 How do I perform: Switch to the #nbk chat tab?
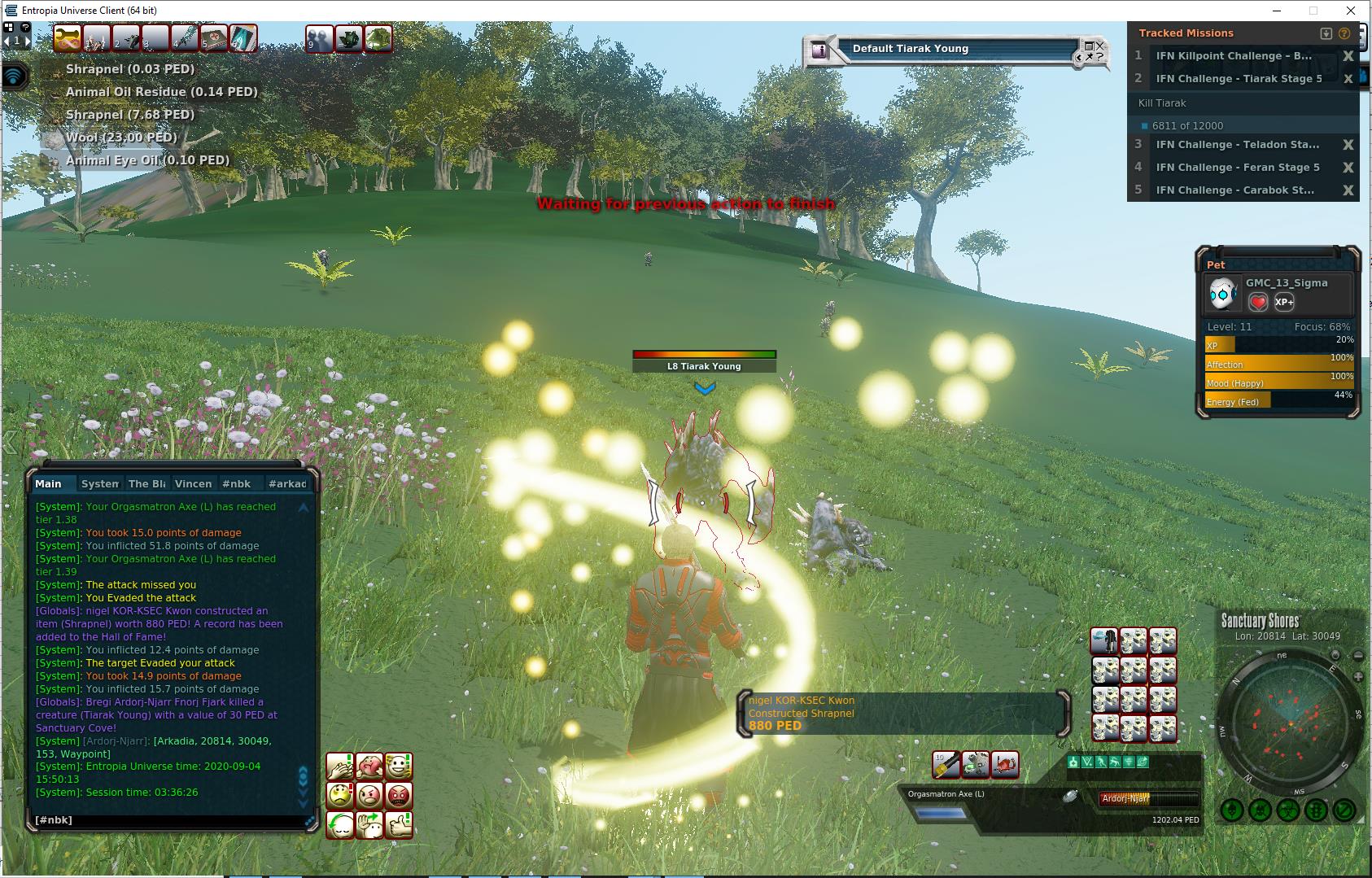(237, 483)
